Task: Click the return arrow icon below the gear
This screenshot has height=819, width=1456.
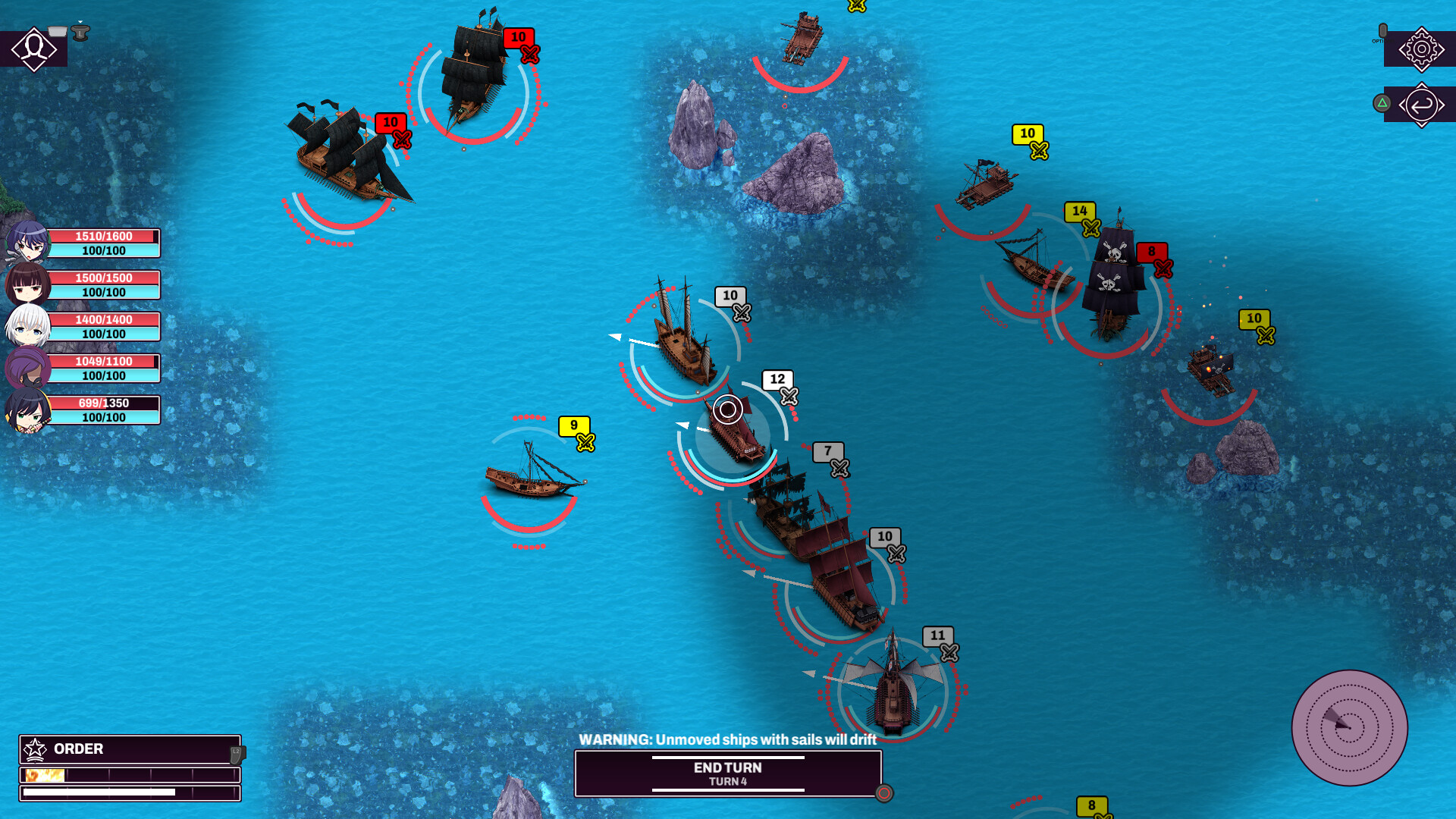Action: (1421, 105)
